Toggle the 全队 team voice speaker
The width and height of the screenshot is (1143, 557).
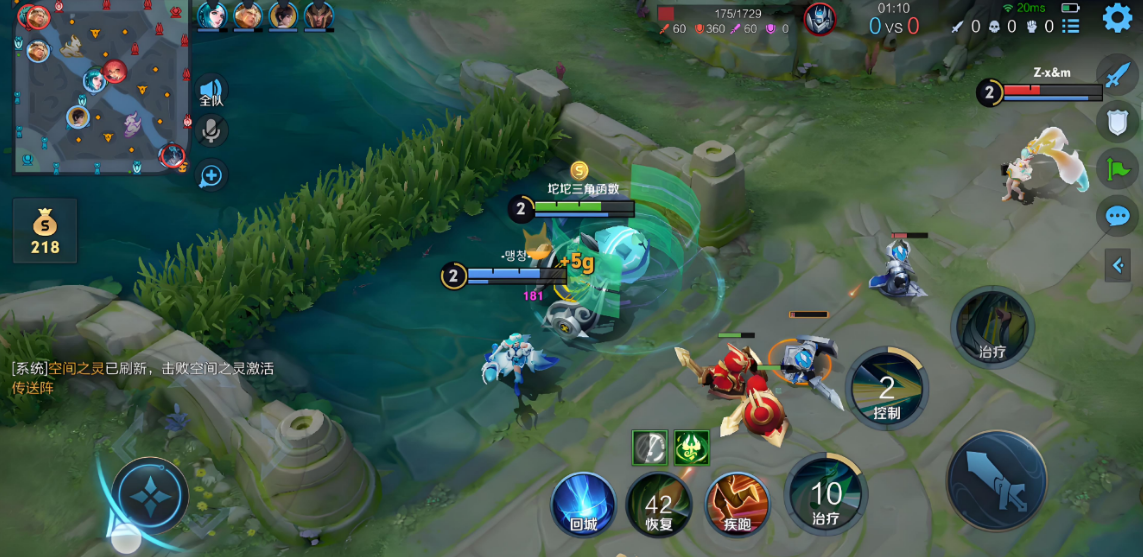(x=211, y=92)
